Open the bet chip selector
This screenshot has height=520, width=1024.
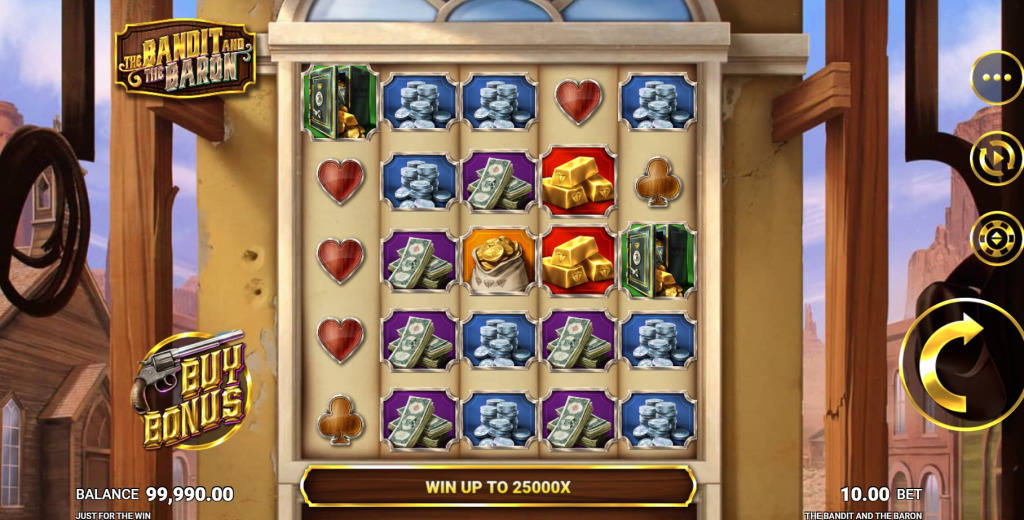point(996,239)
